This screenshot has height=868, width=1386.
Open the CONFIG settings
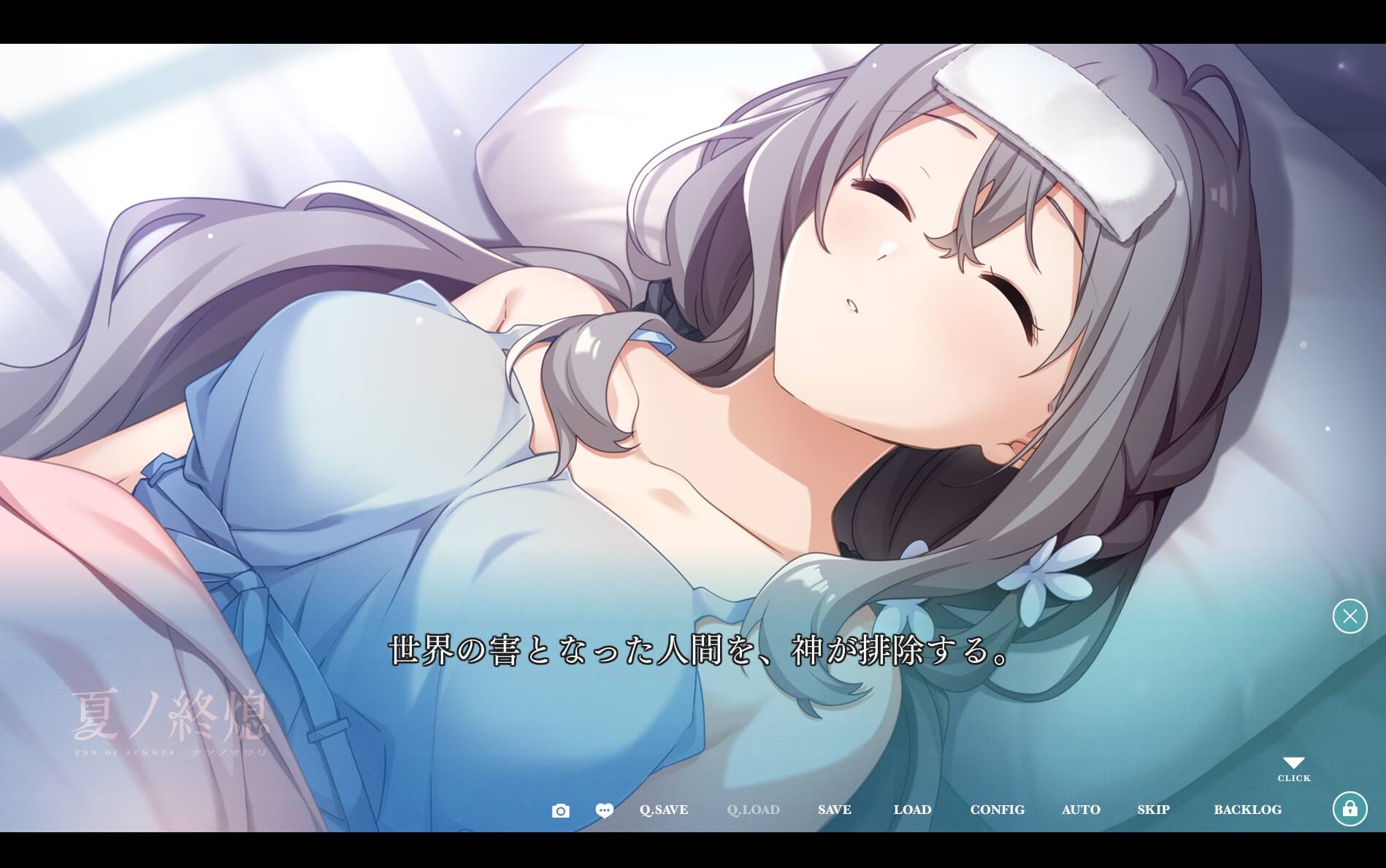(x=998, y=810)
